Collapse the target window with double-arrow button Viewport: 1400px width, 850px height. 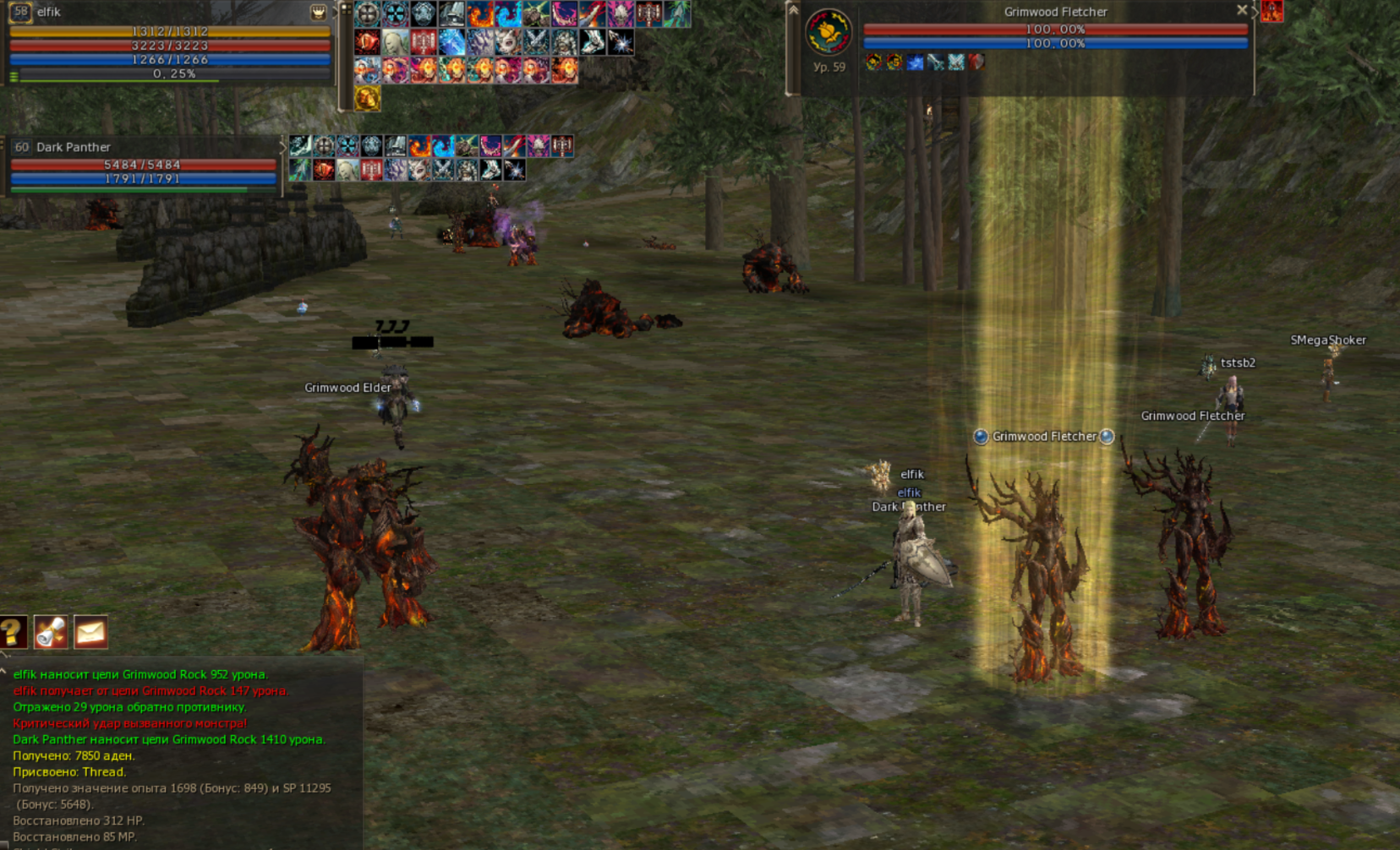[793, 10]
